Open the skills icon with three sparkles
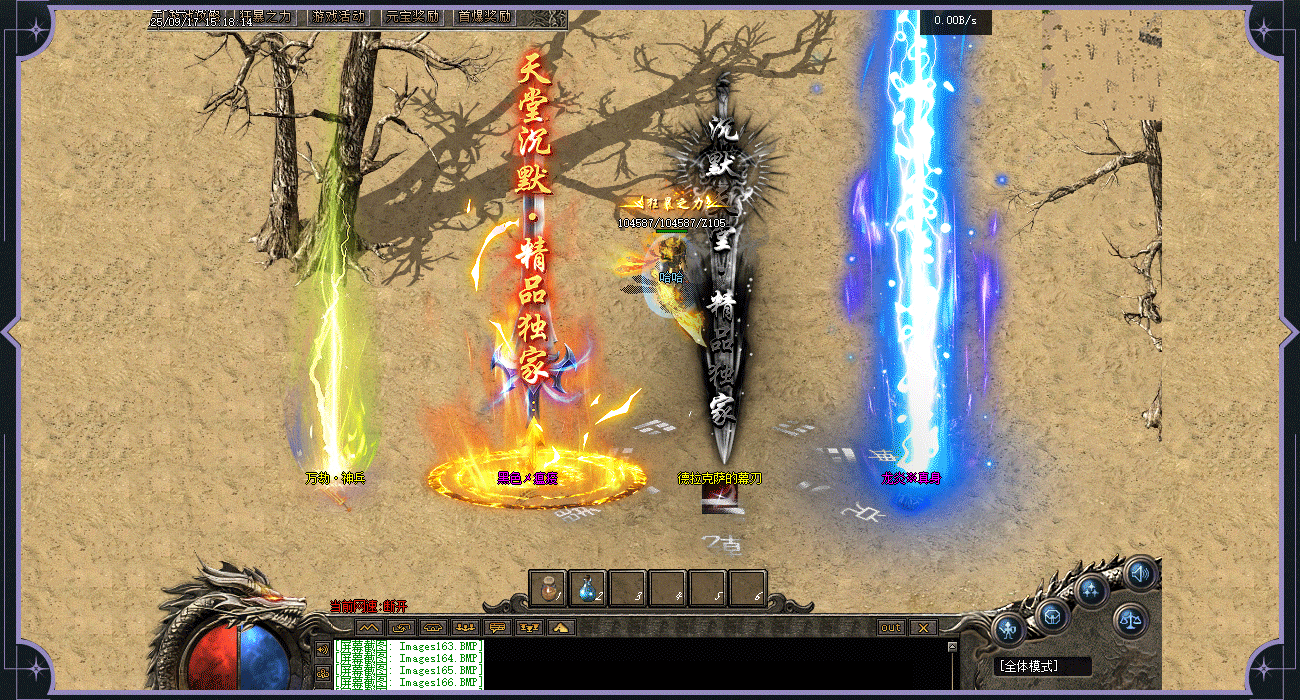The width and height of the screenshot is (1300, 700). tap(1090, 589)
